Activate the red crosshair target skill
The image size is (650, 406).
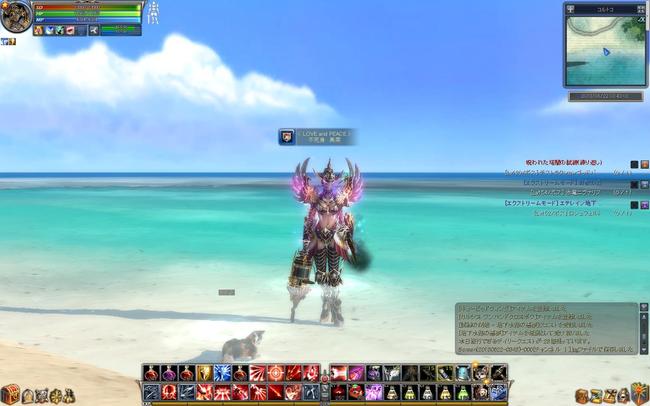(276, 373)
